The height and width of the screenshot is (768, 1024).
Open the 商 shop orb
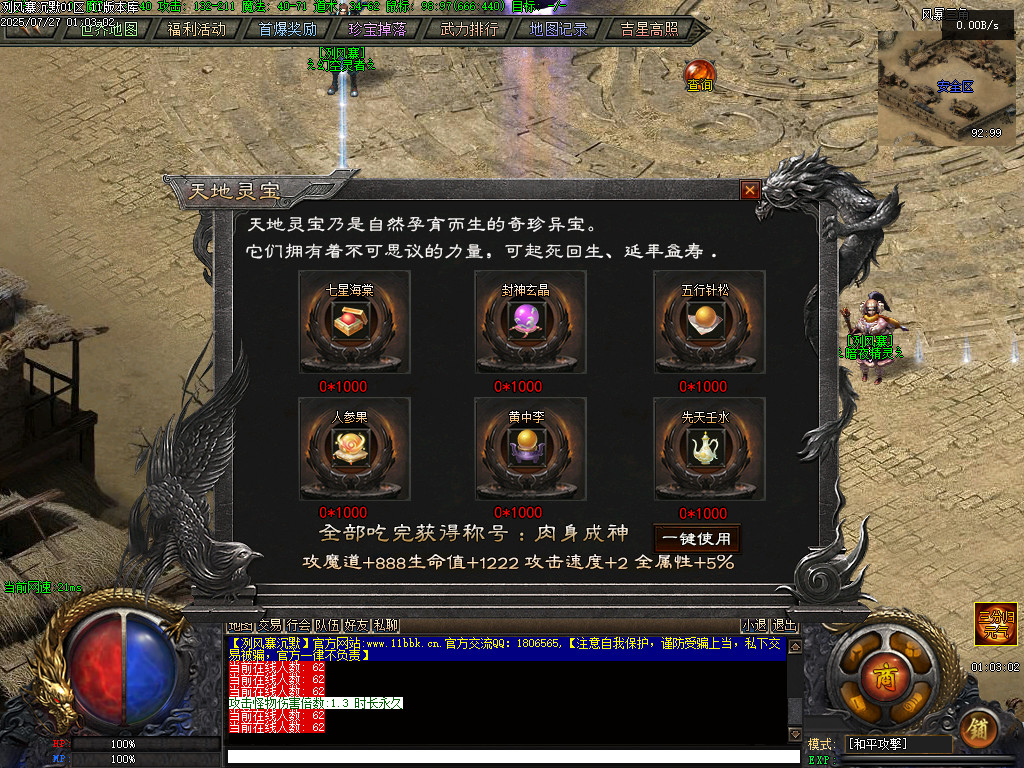(x=882, y=671)
